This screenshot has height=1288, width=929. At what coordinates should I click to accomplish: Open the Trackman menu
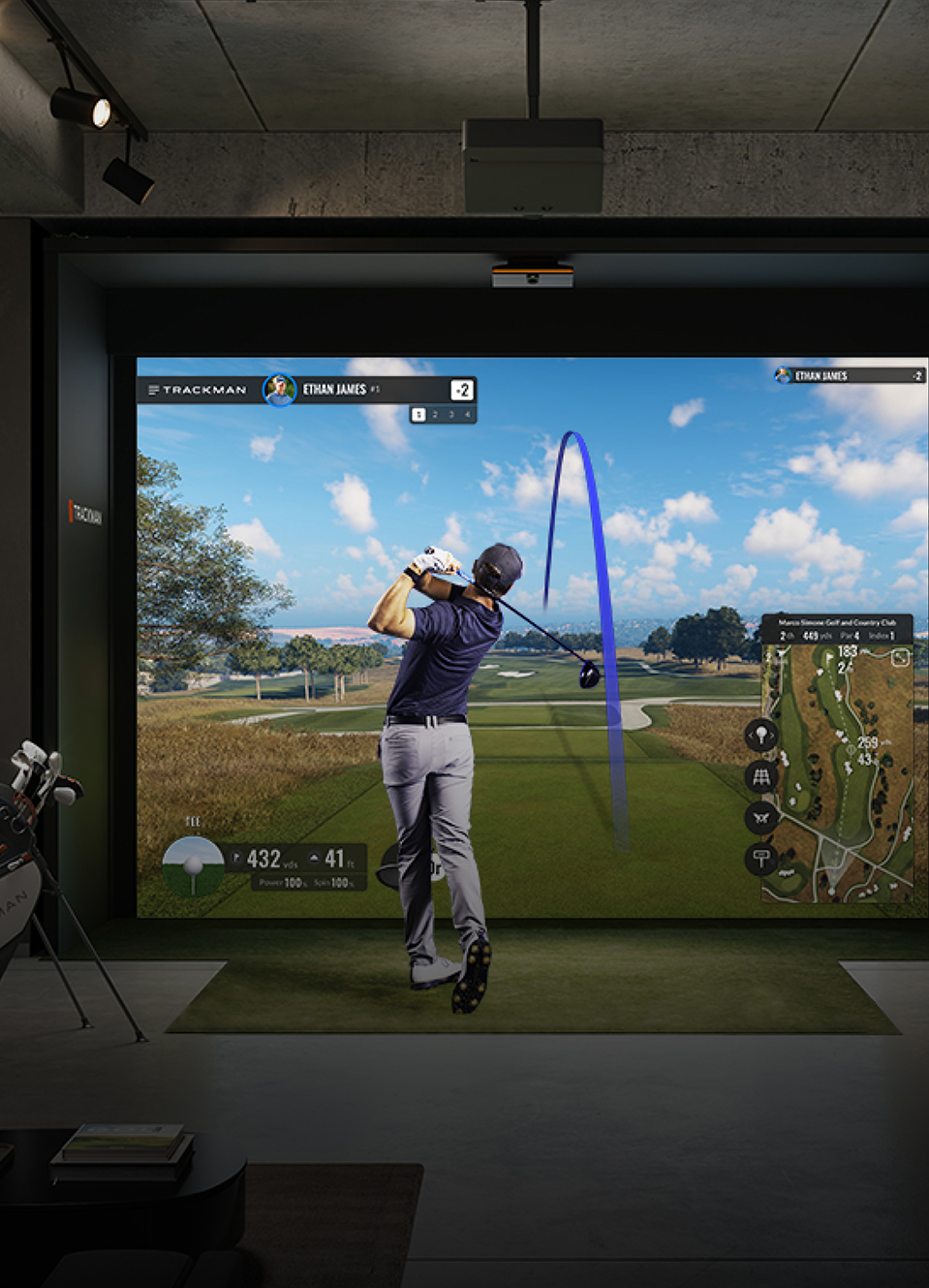tap(154, 390)
